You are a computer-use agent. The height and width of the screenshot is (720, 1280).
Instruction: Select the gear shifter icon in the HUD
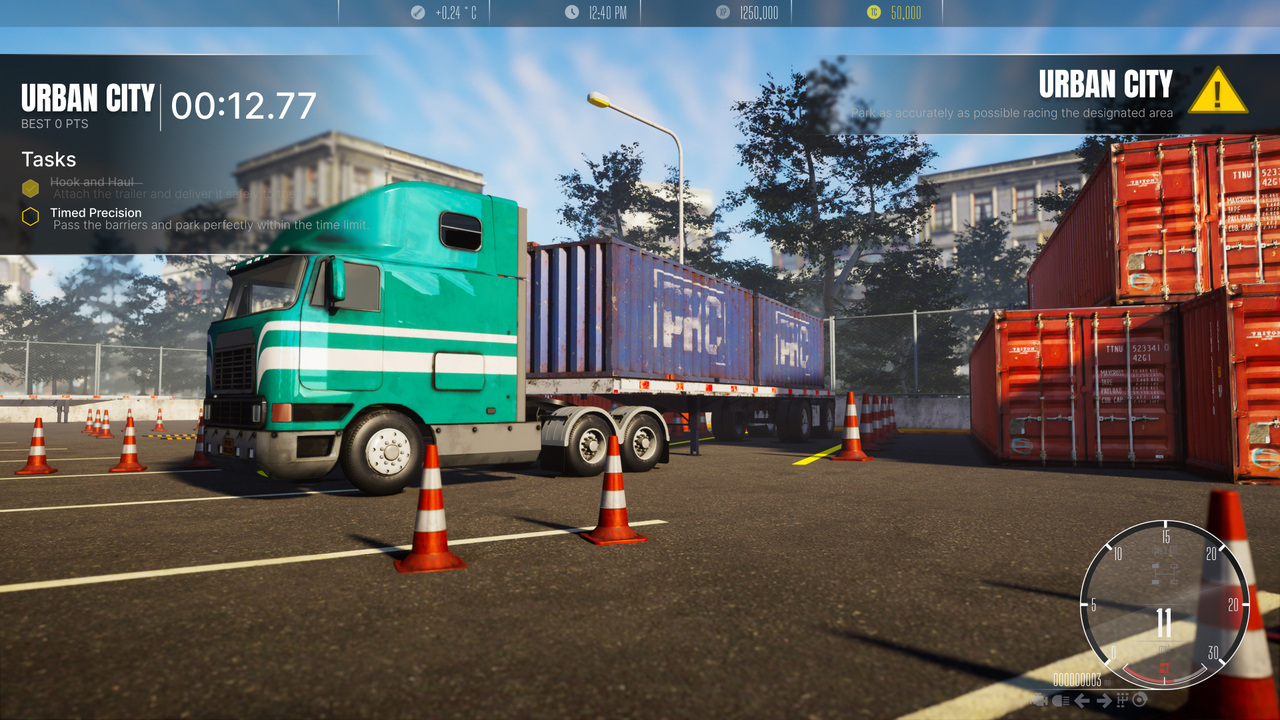point(1122,700)
